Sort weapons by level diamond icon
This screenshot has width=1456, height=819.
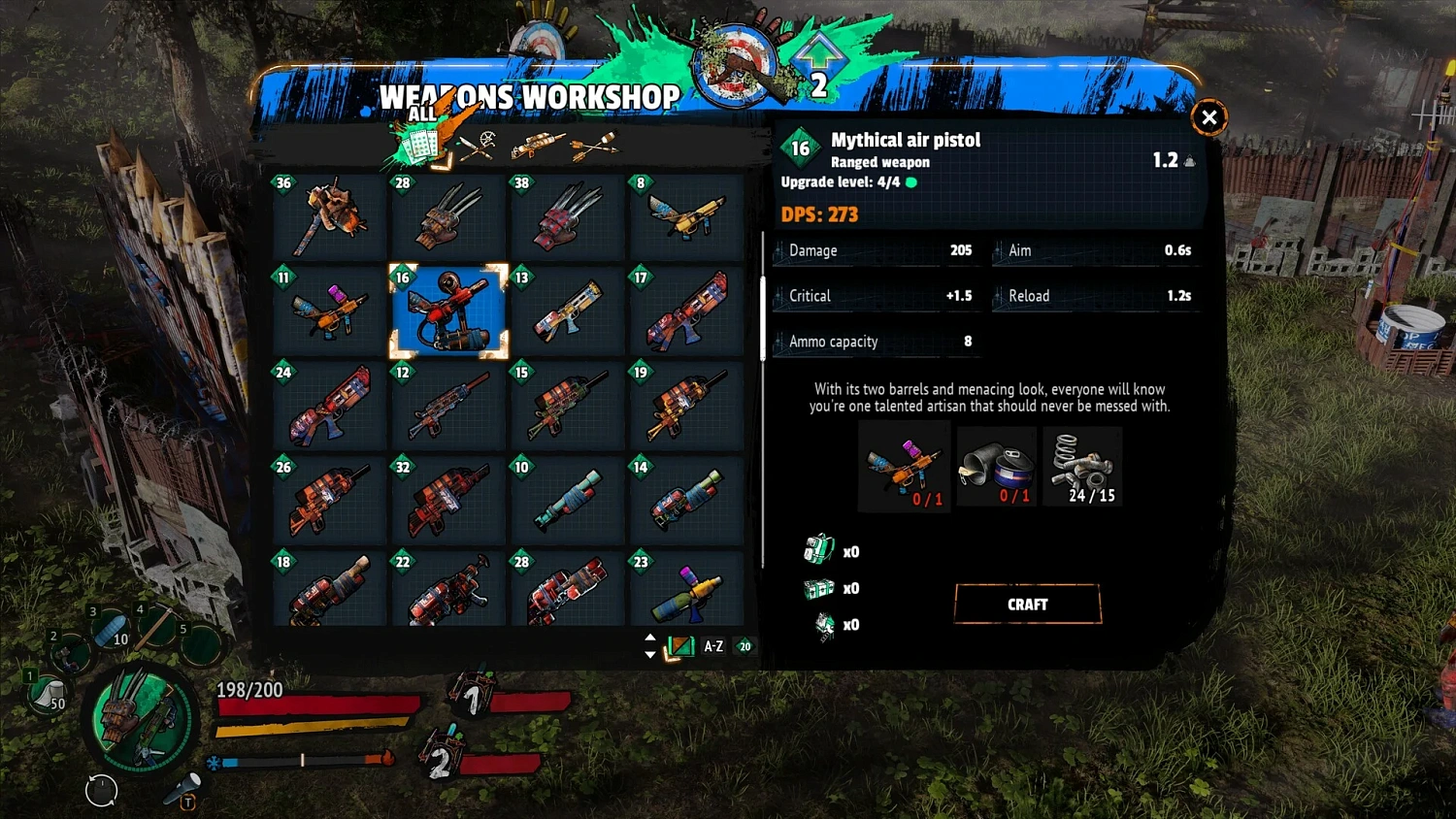click(x=745, y=646)
